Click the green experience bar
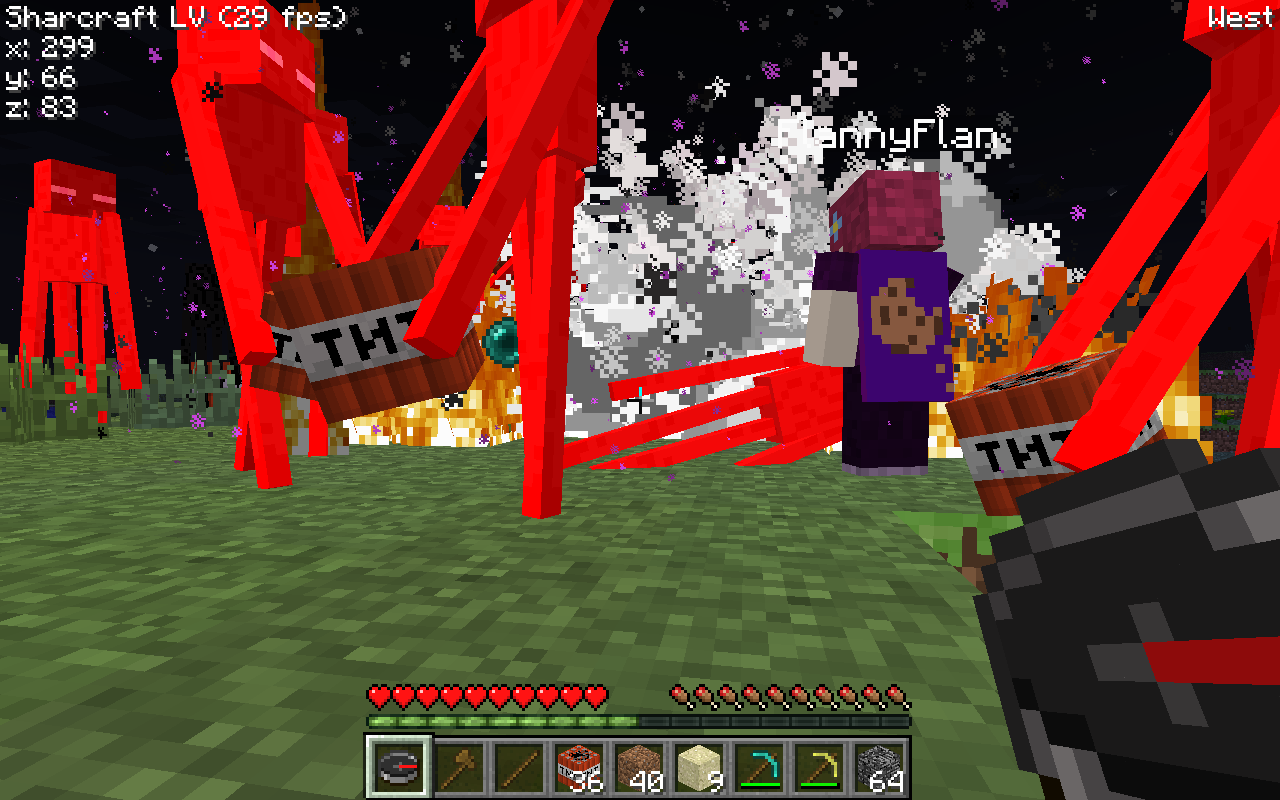 [x=500, y=720]
